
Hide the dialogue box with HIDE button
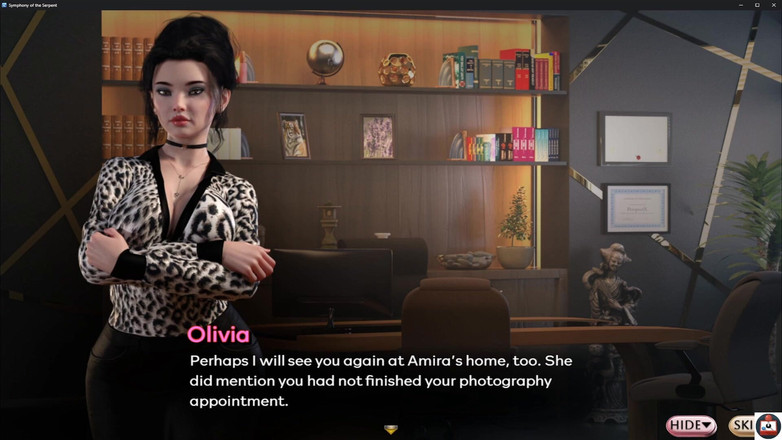pos(691,426)
